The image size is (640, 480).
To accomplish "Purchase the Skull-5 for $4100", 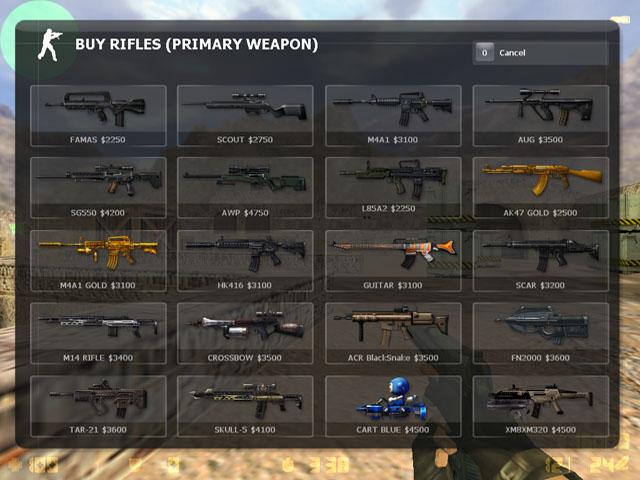I will 245,405.
